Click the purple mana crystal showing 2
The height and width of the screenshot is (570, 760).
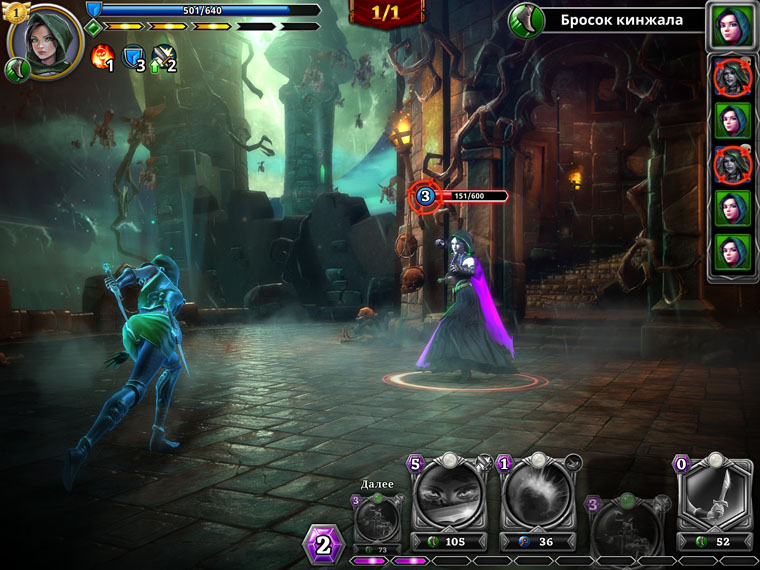point(323,546)
